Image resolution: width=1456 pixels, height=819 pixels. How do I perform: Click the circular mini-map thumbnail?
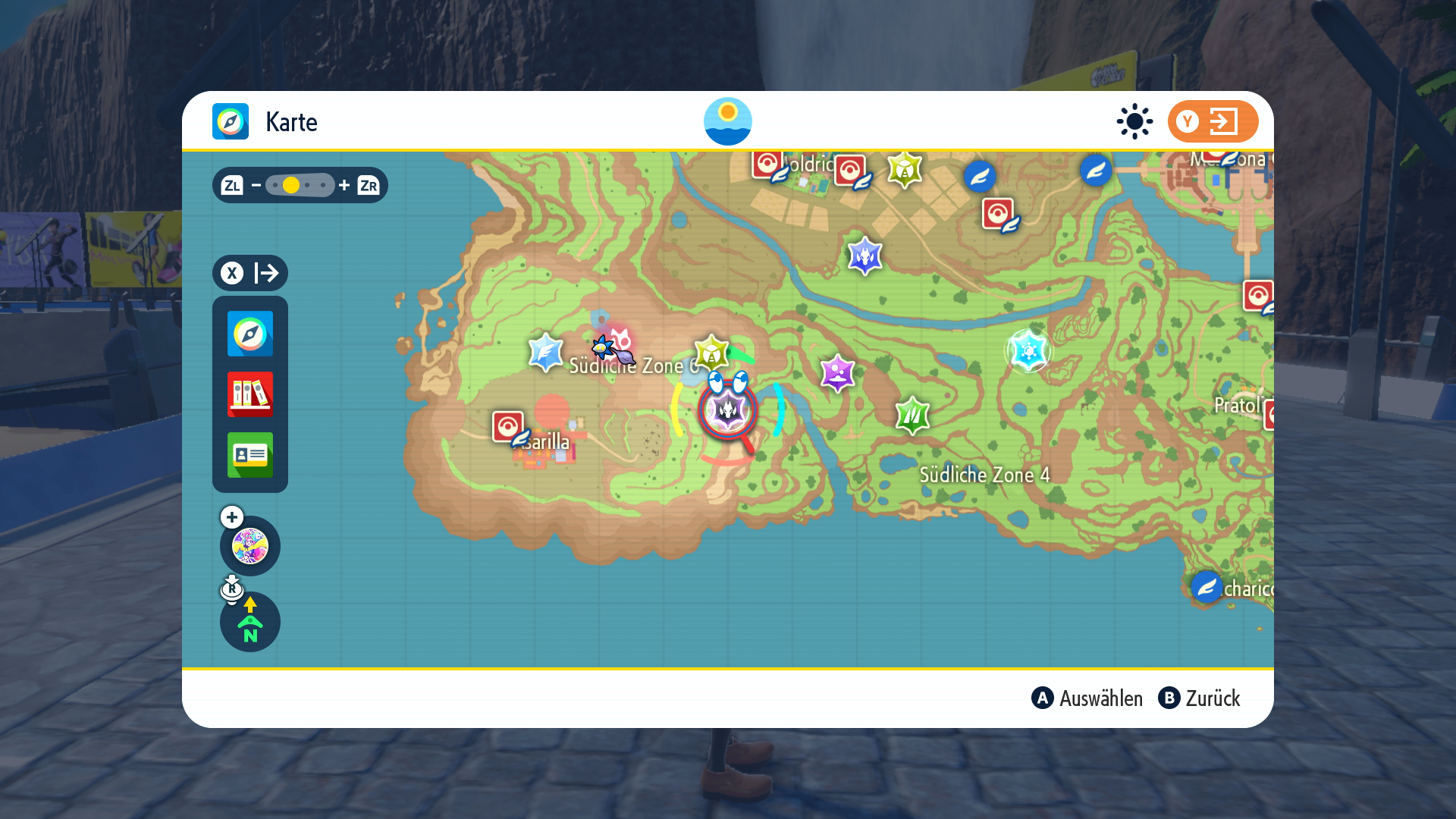(x=249, y=546)
